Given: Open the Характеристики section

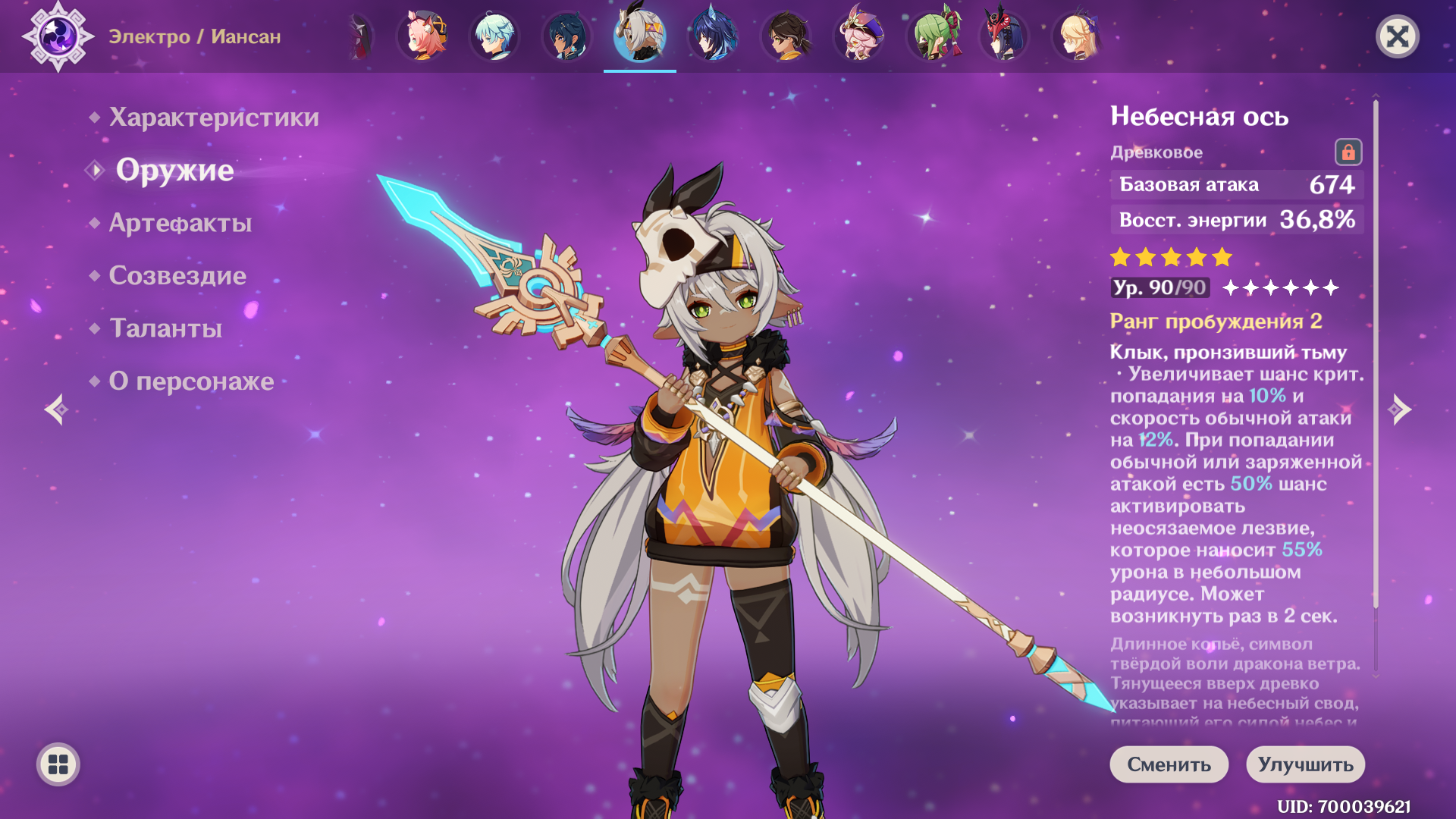Looking at the screenshot, I should tap(214, 118).
